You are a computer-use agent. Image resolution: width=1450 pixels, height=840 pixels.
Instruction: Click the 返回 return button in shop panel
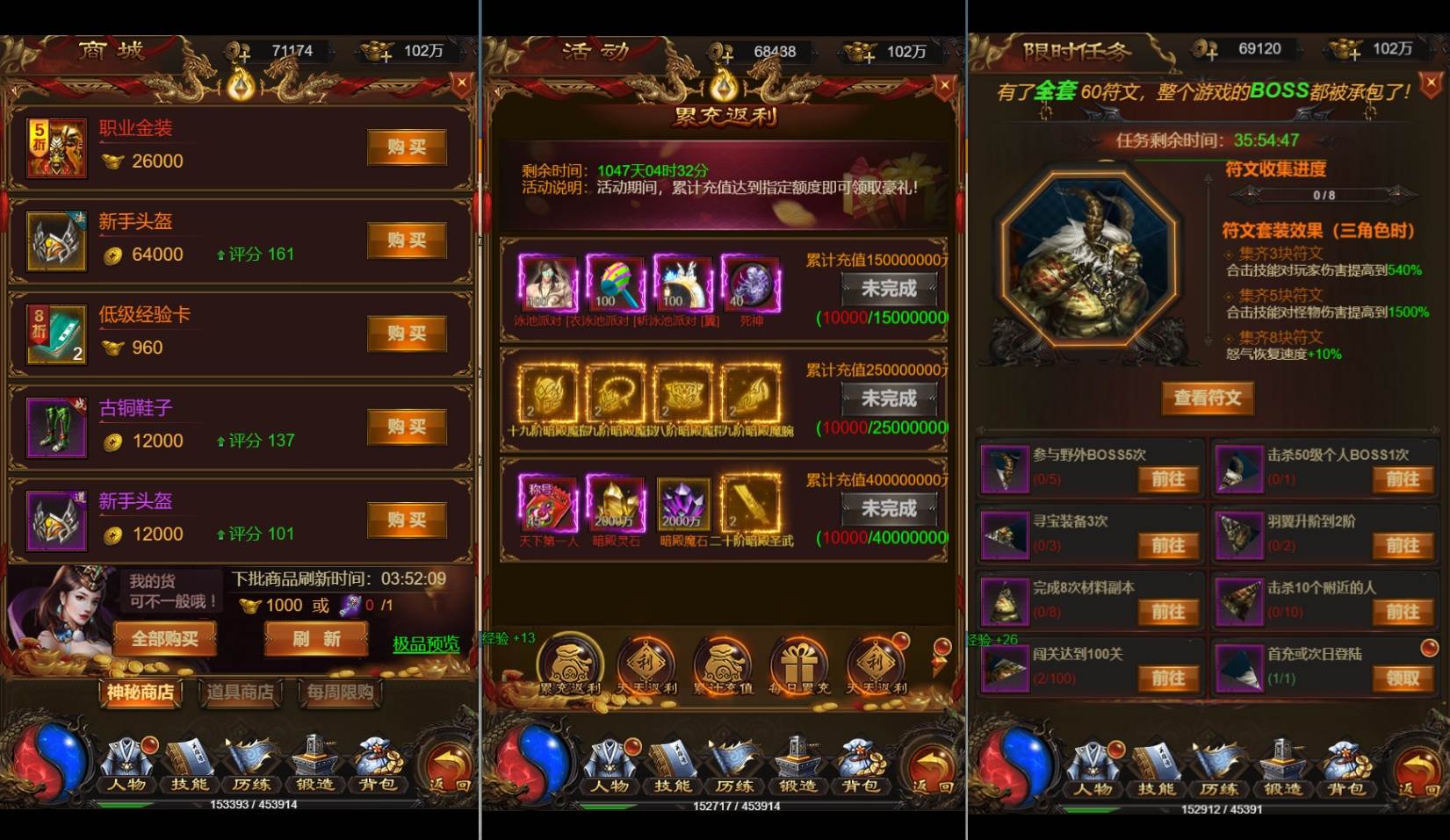[x=448, y=768]
